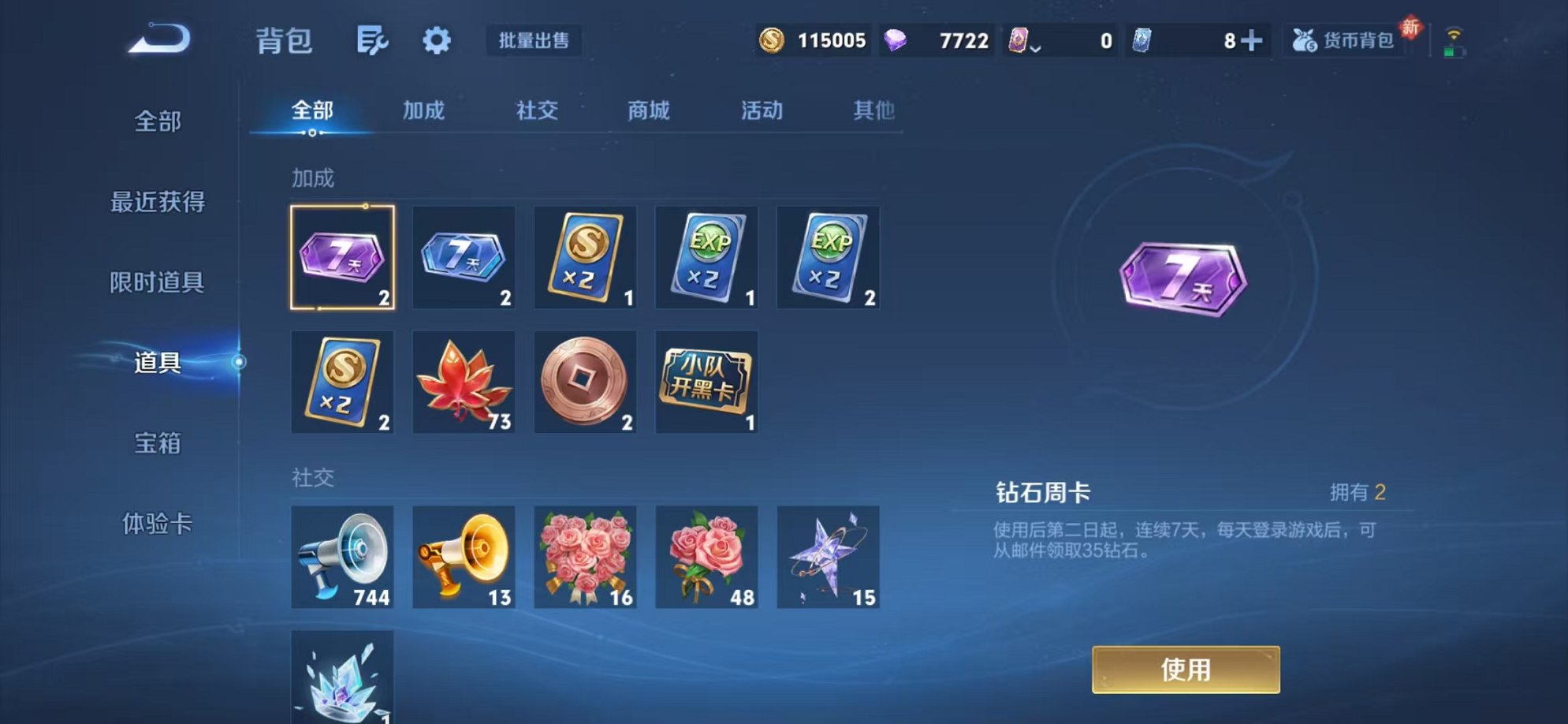Switch to the 社交 tab
The height and width of the screenshot is (724, 1568).
(537, 110)
